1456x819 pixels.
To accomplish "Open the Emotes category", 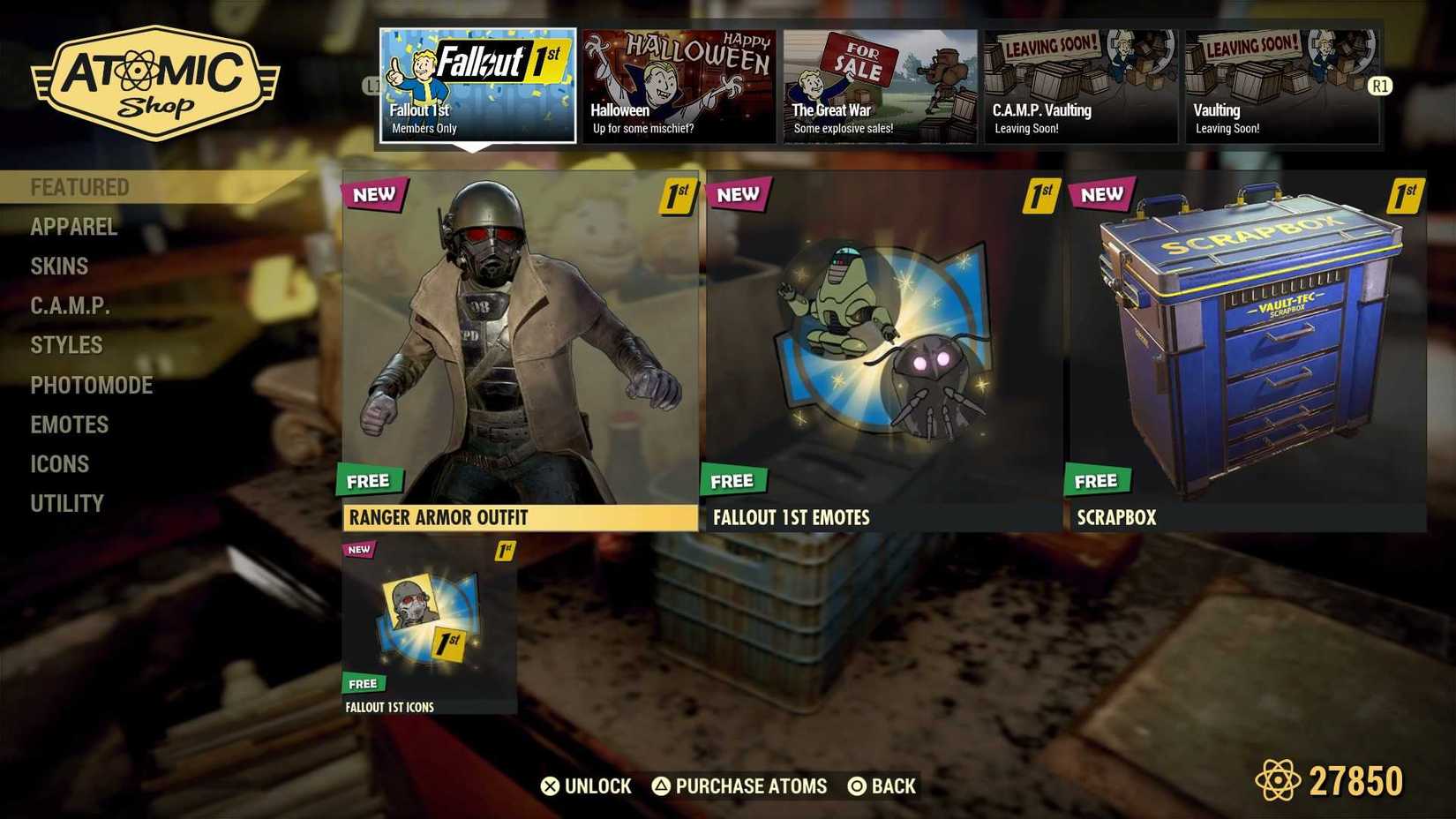I will point(69,425).
